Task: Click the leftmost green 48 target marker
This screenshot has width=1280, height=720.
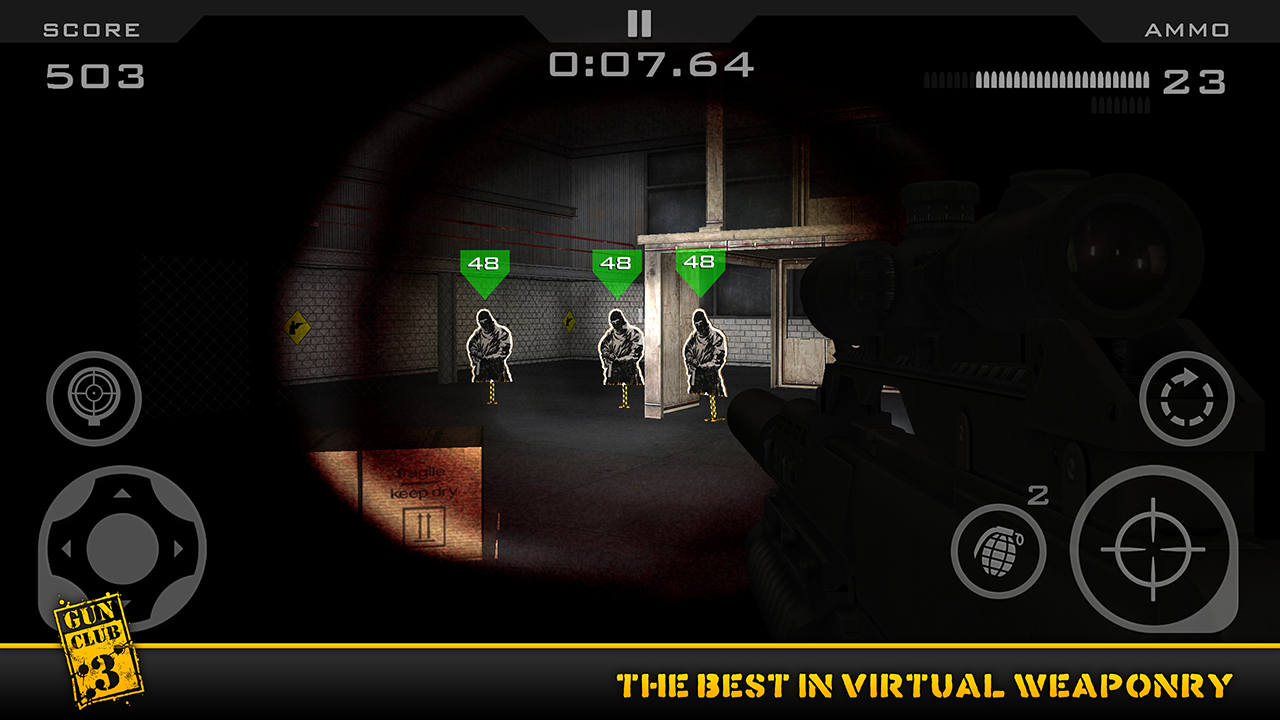Action: [483, 264]
